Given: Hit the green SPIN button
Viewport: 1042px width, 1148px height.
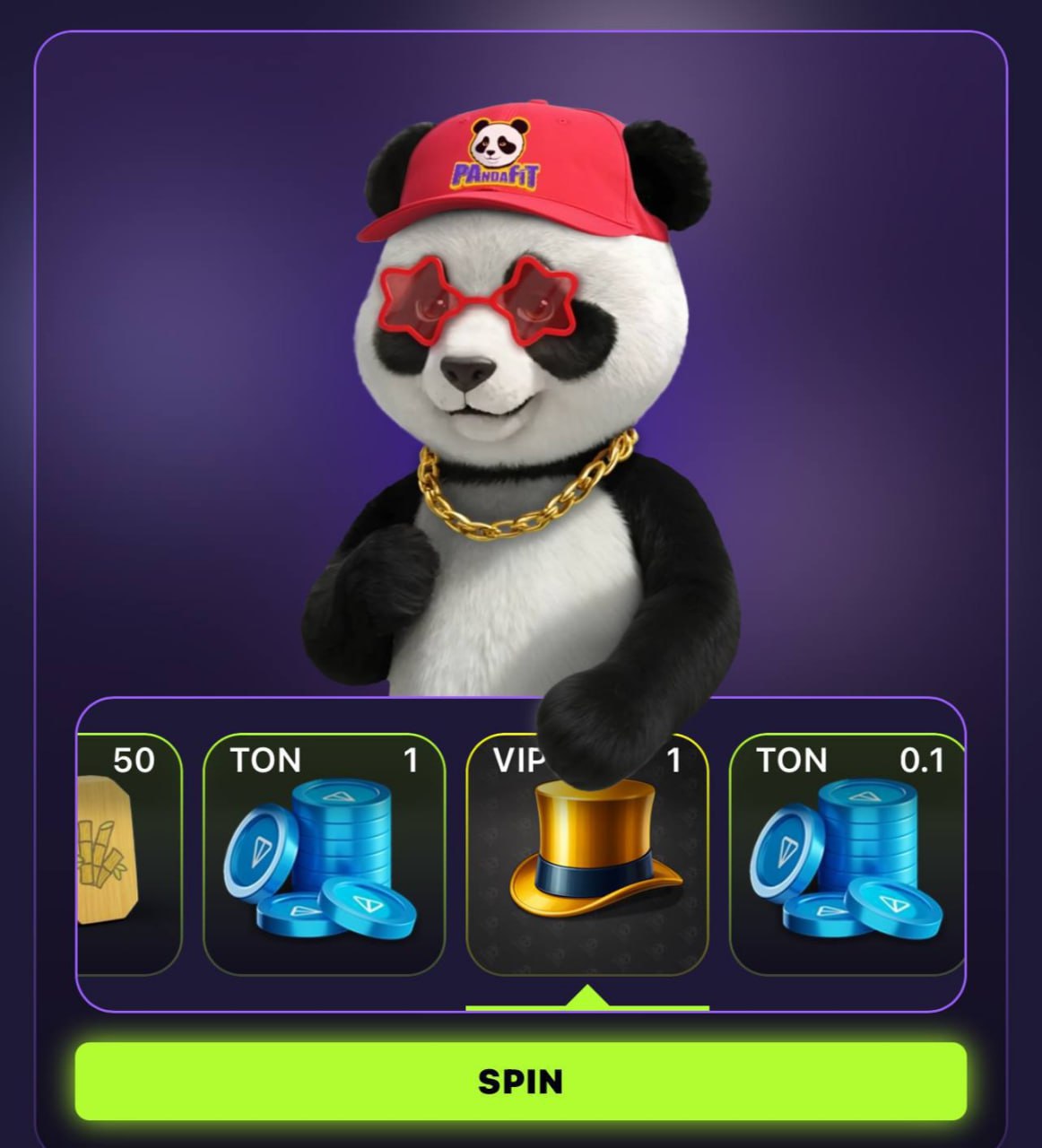Looking at the screenshot, I should point(520,1081).
